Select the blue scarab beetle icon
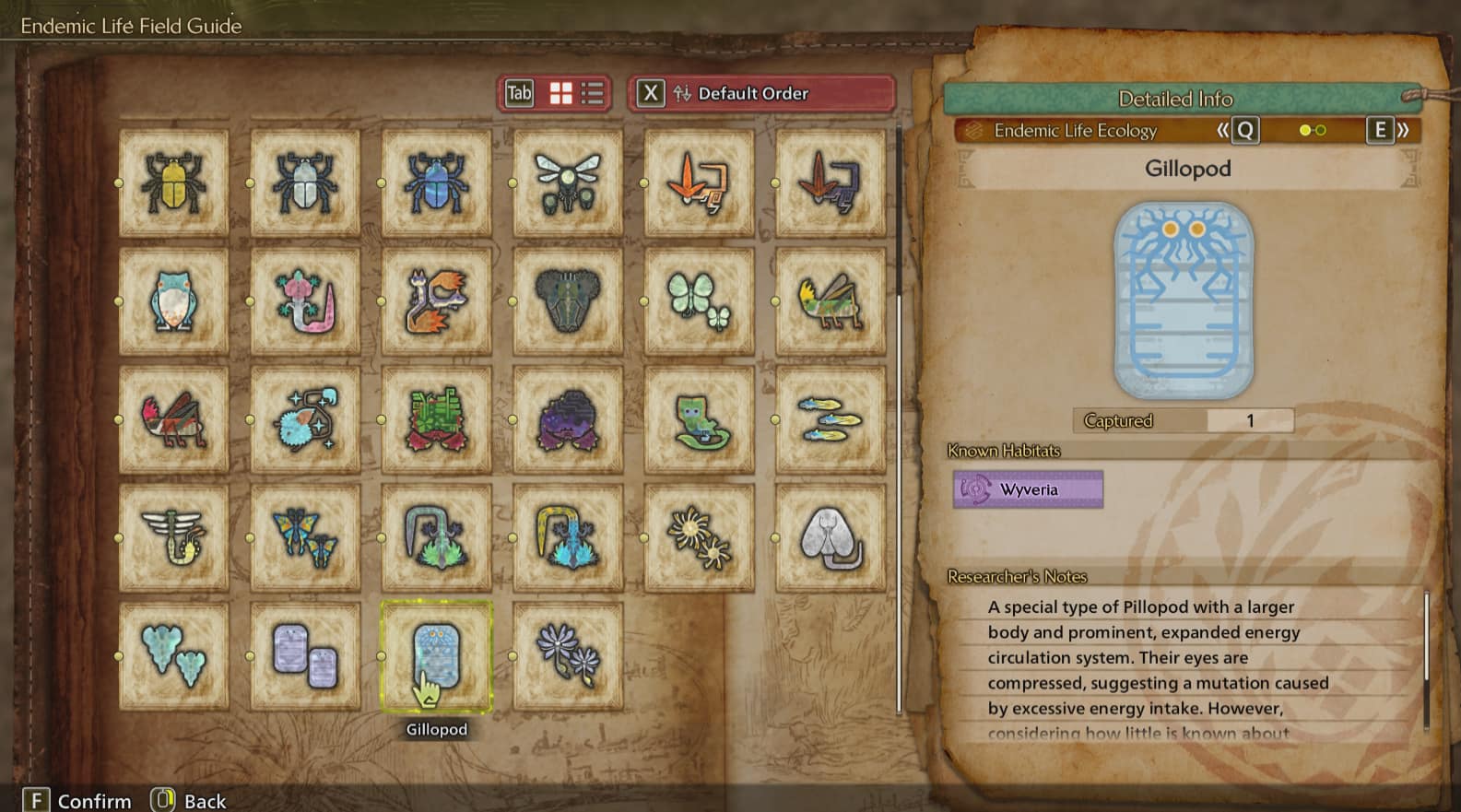 point(436,181)
